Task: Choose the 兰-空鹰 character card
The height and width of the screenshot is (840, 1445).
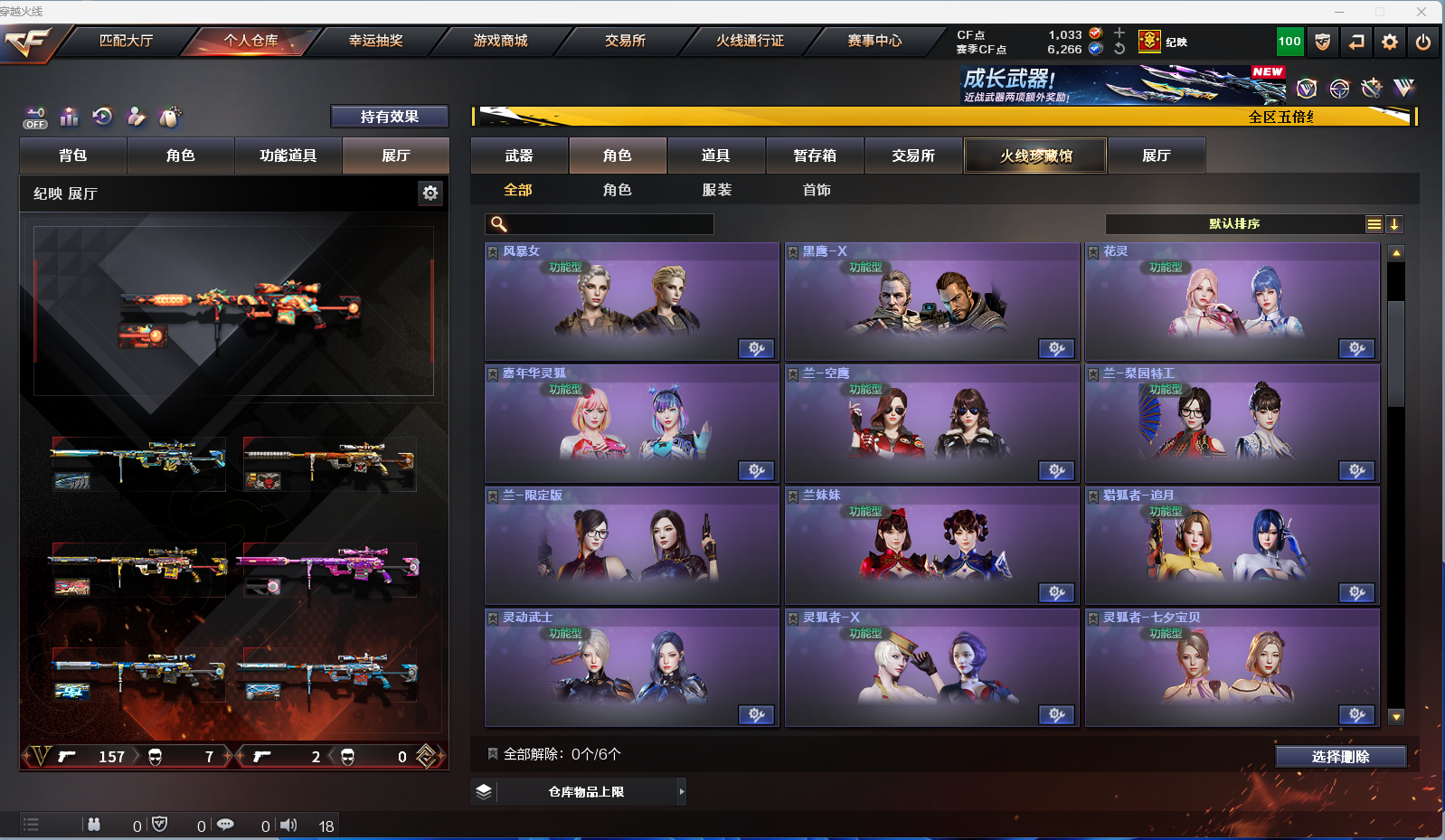Action: pos(931,424)
